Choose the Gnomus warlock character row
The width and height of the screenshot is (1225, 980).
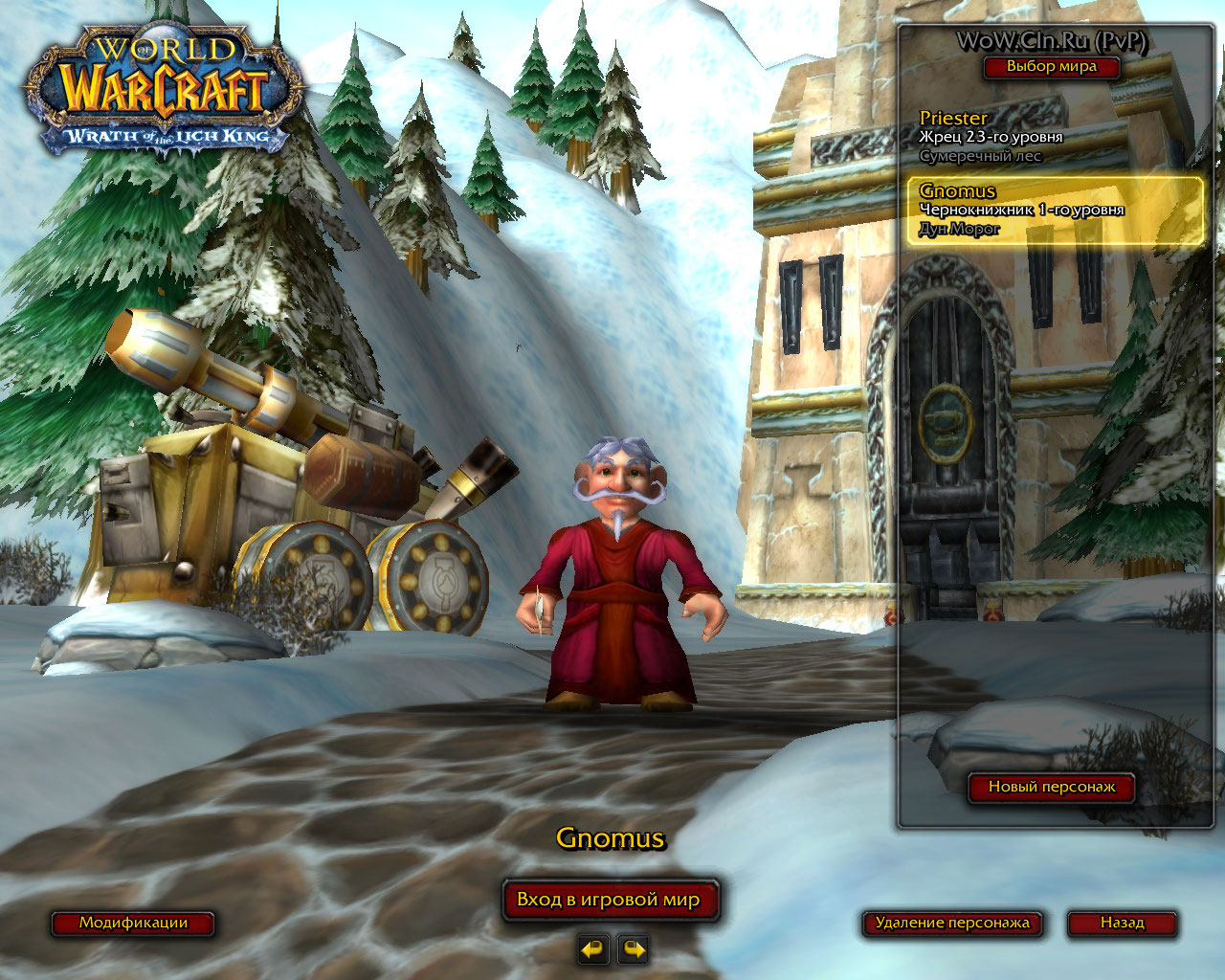1055,210
